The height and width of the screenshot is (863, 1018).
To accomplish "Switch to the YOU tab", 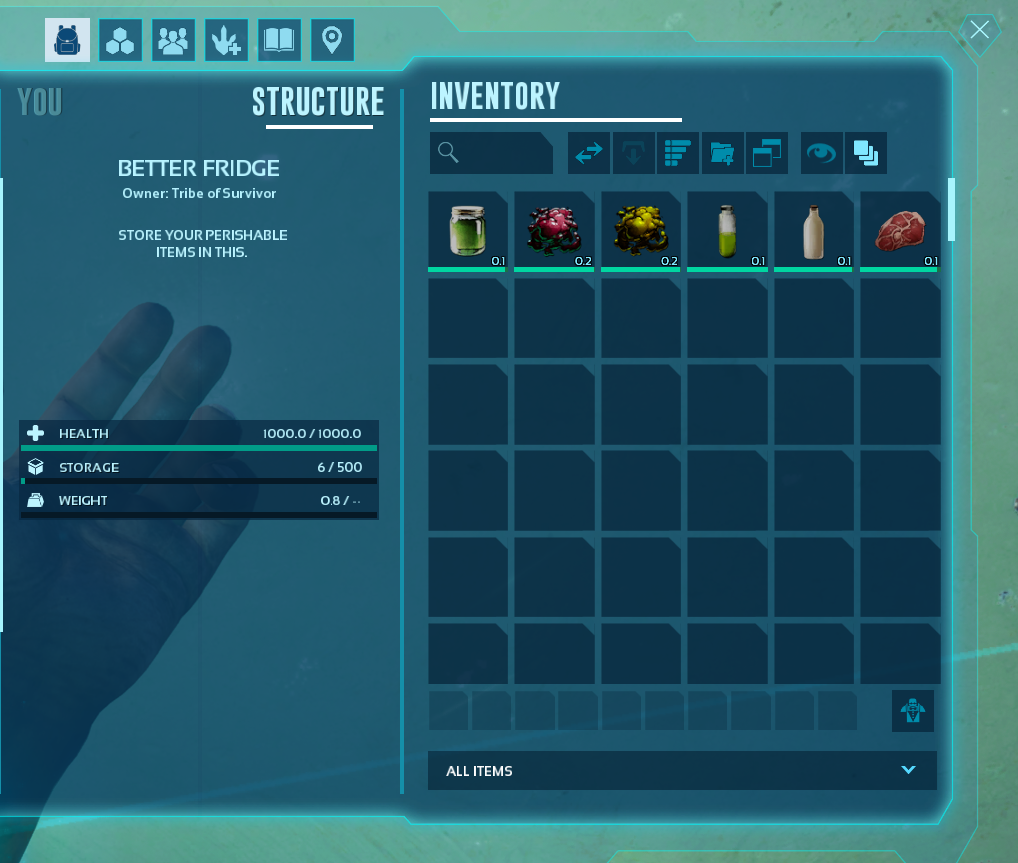I will point(40,102).
